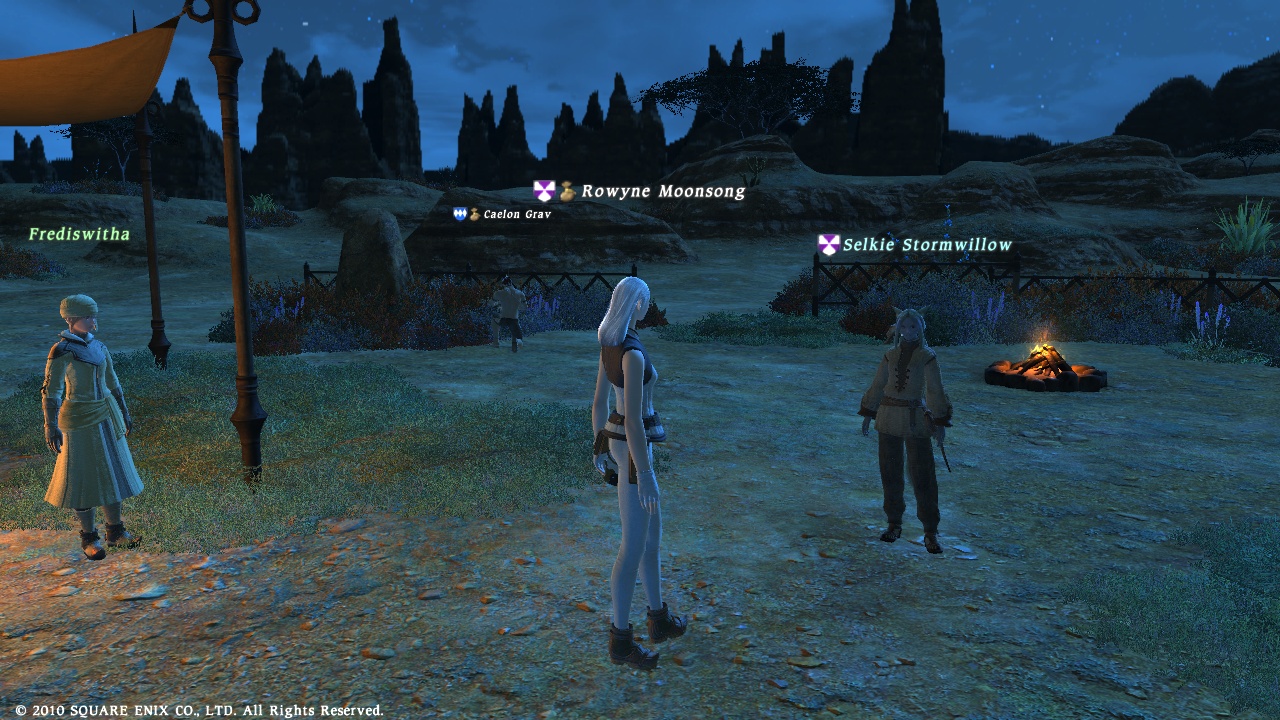Click the Frediswitha nameplate

[79, 234]
